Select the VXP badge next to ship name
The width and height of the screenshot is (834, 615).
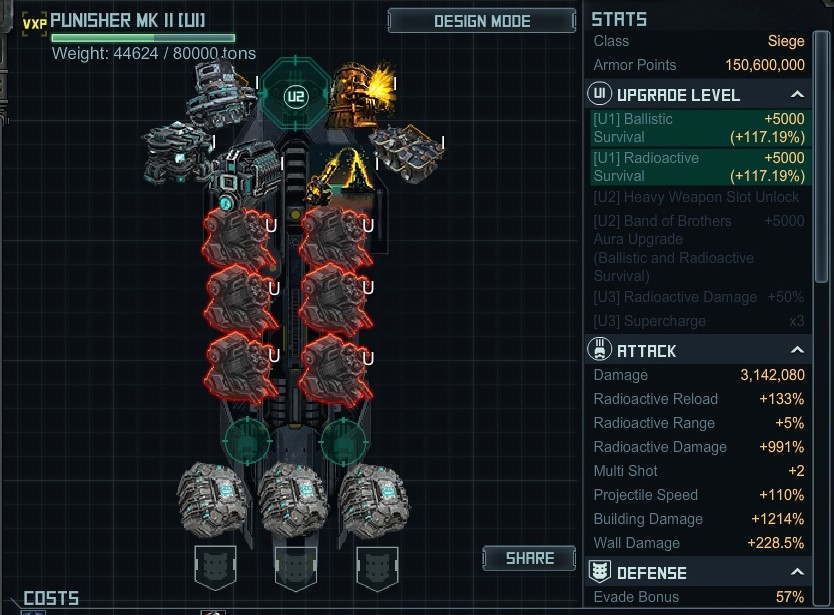[34, 22]
